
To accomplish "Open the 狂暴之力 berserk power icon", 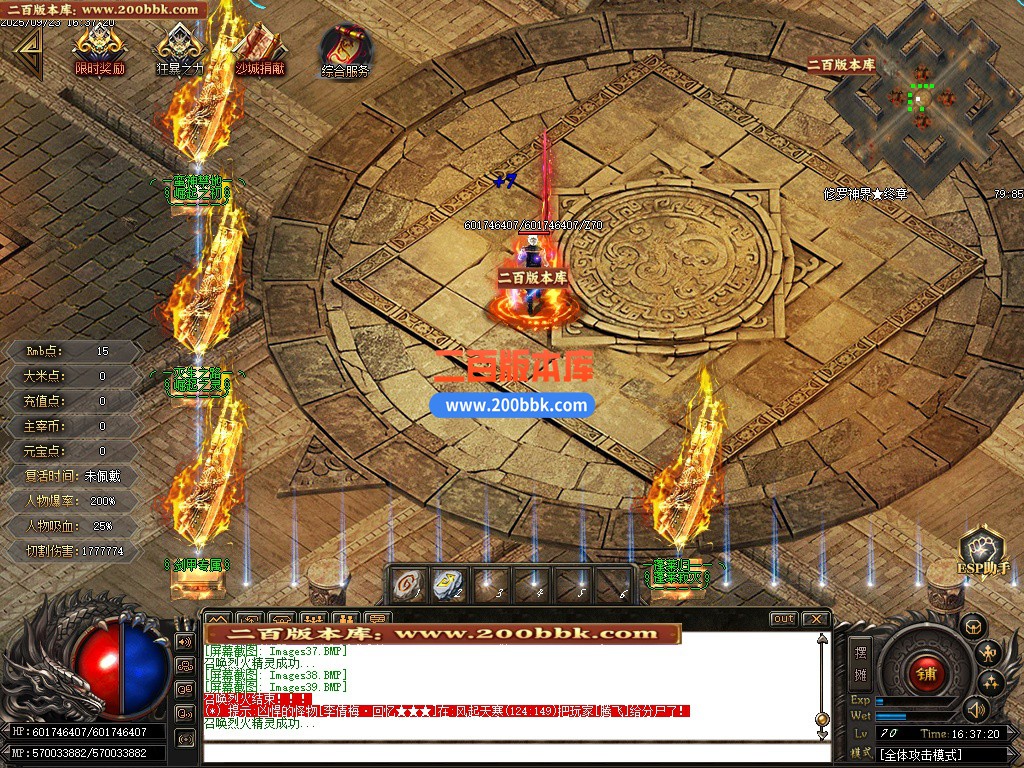I will (179, 46).
